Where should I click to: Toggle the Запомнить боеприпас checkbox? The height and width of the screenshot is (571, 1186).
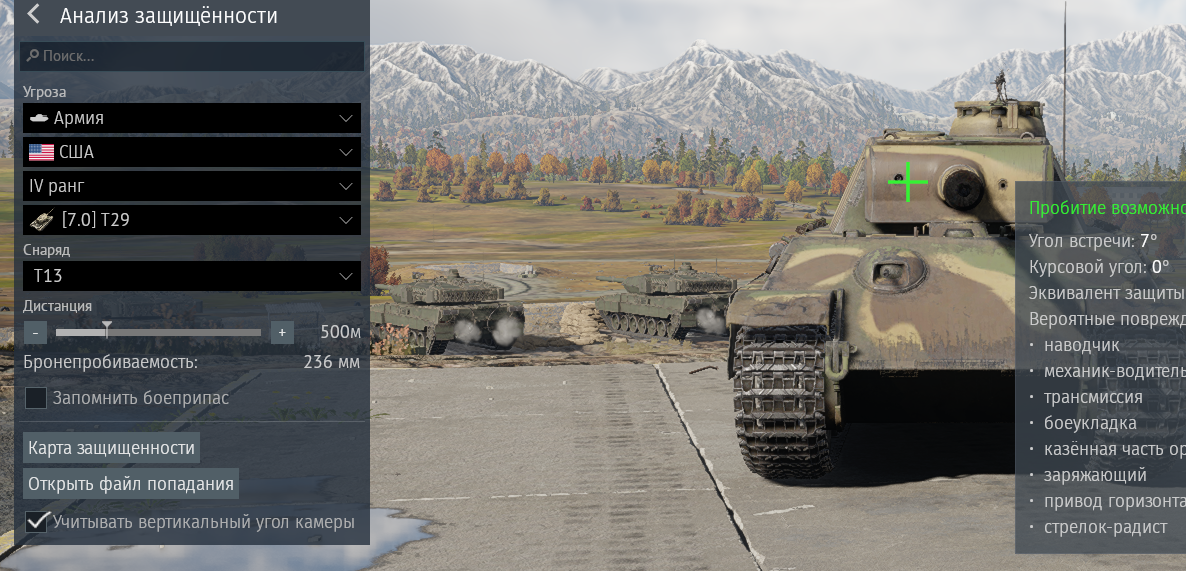(x=36, y=398)
